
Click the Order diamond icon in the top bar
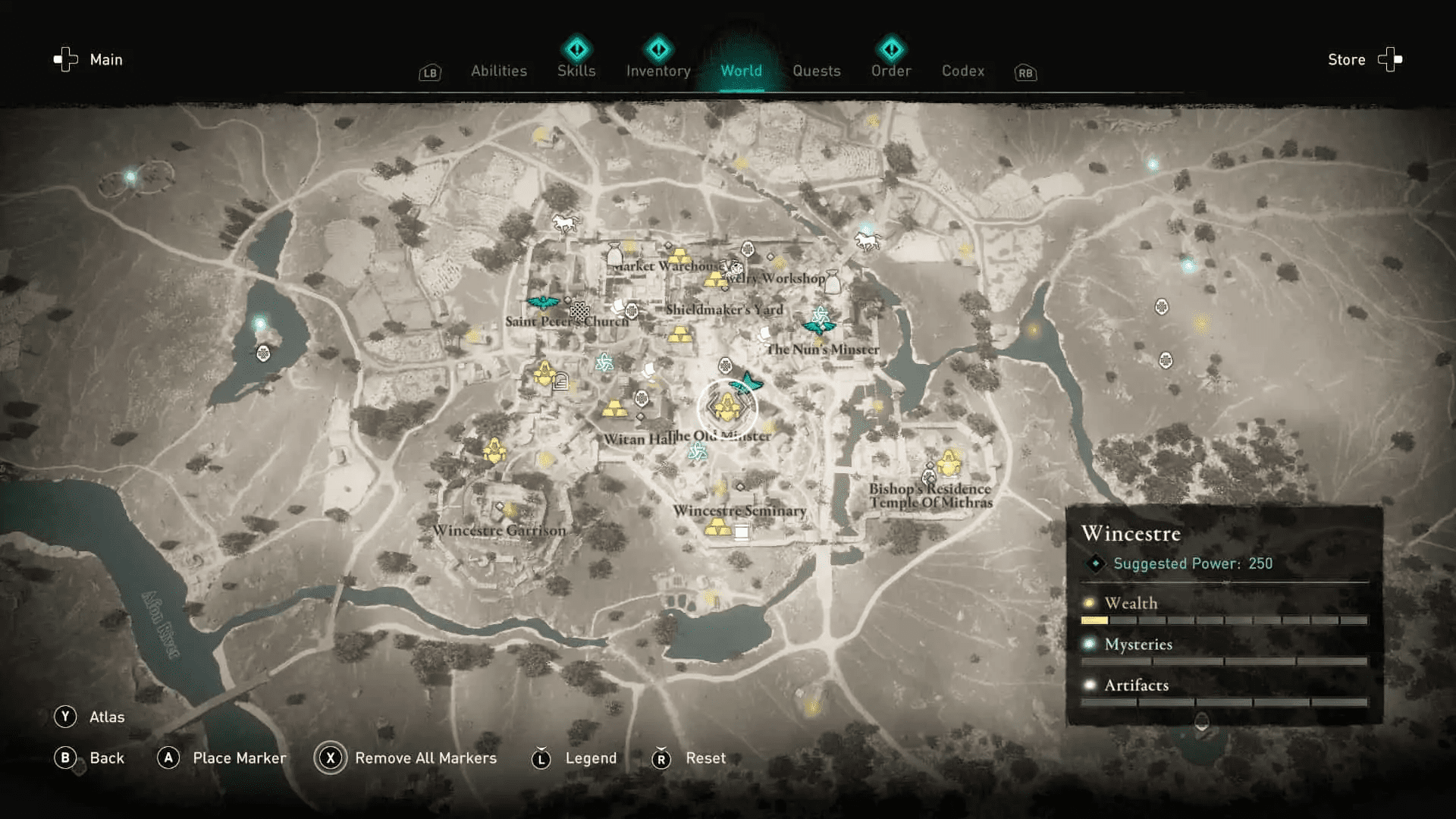(891, 49)
